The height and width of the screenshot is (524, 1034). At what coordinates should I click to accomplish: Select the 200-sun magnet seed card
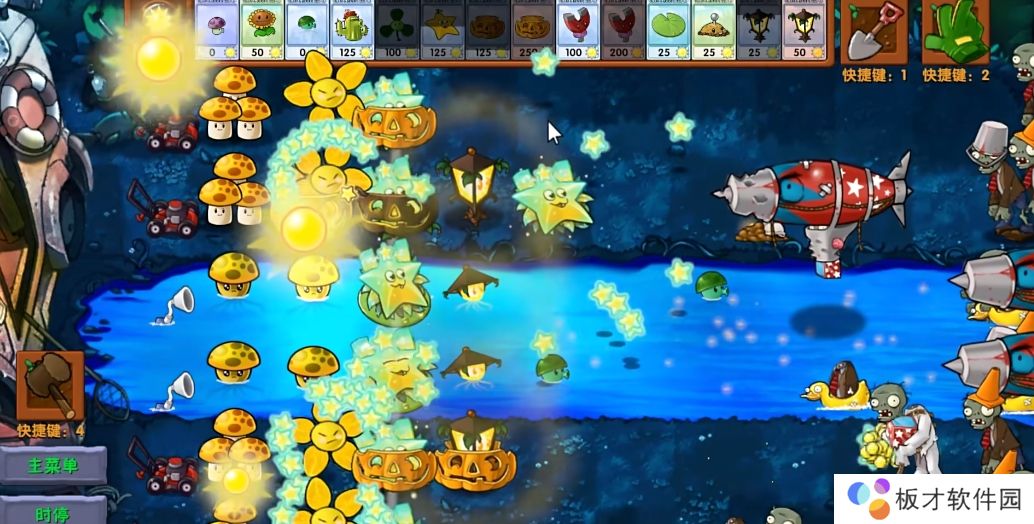(x=622, y=30)
